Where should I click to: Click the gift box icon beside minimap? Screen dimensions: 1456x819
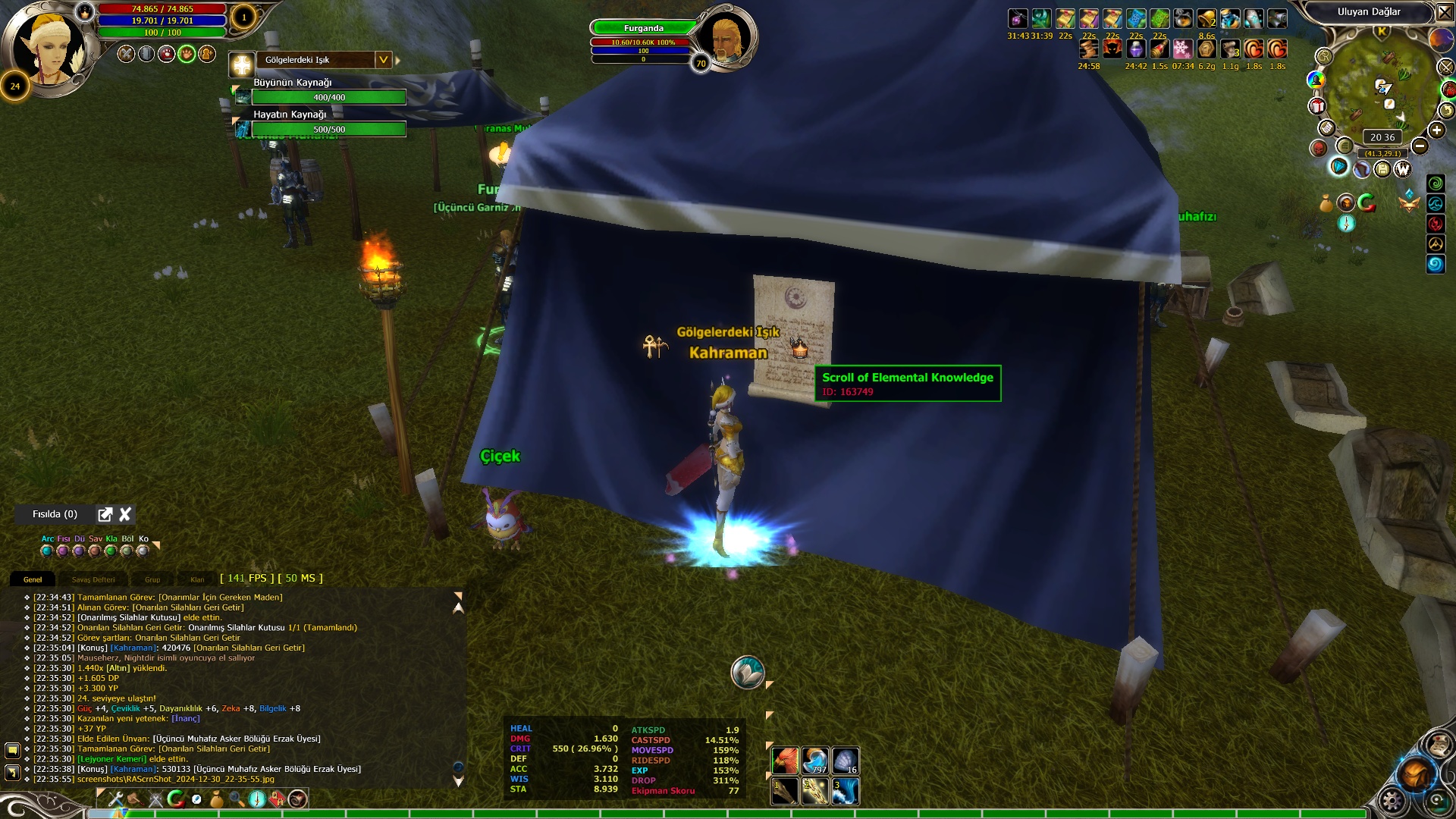[x=1317, y=106]
